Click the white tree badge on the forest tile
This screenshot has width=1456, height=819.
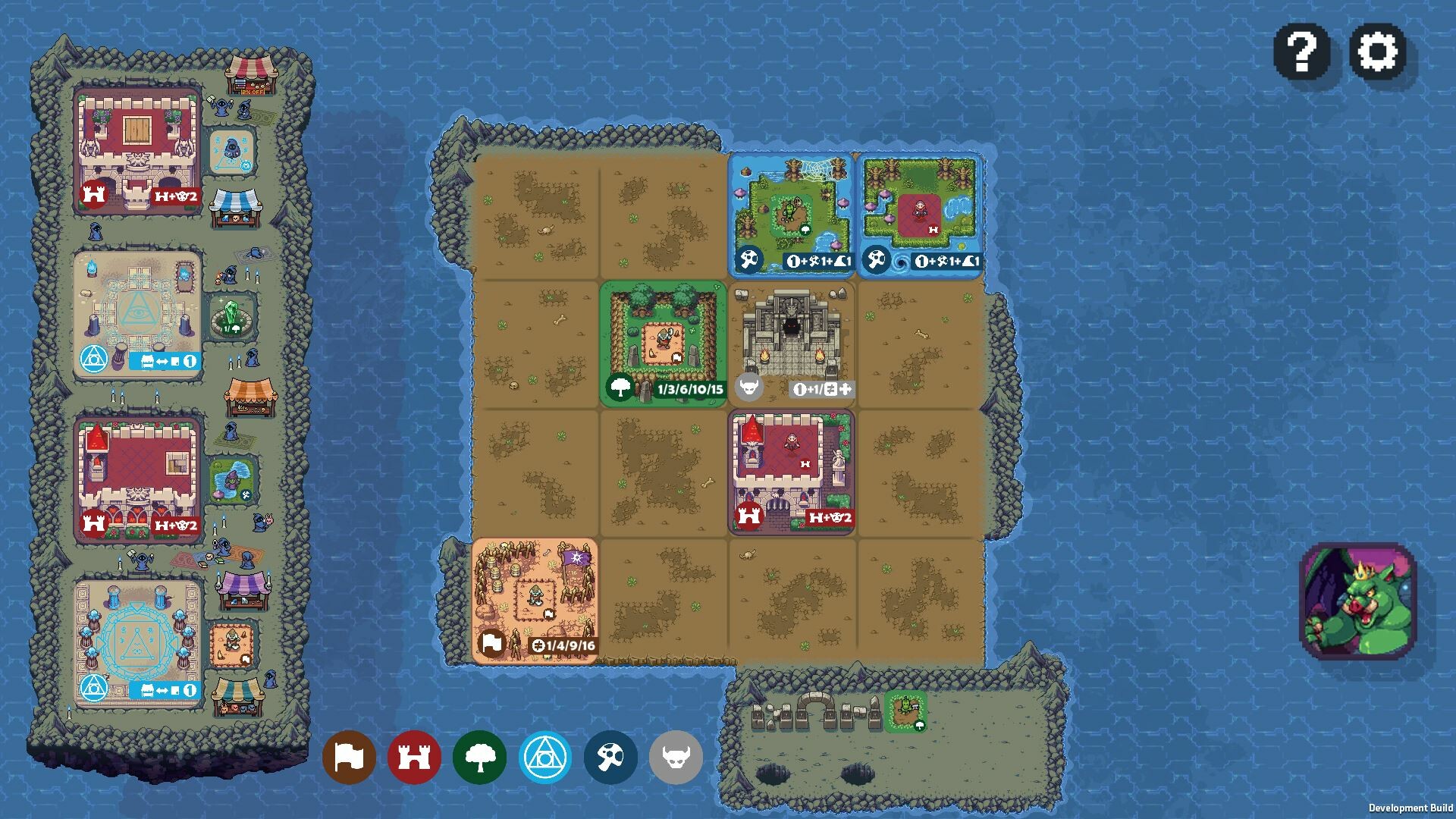coord(617,387)
